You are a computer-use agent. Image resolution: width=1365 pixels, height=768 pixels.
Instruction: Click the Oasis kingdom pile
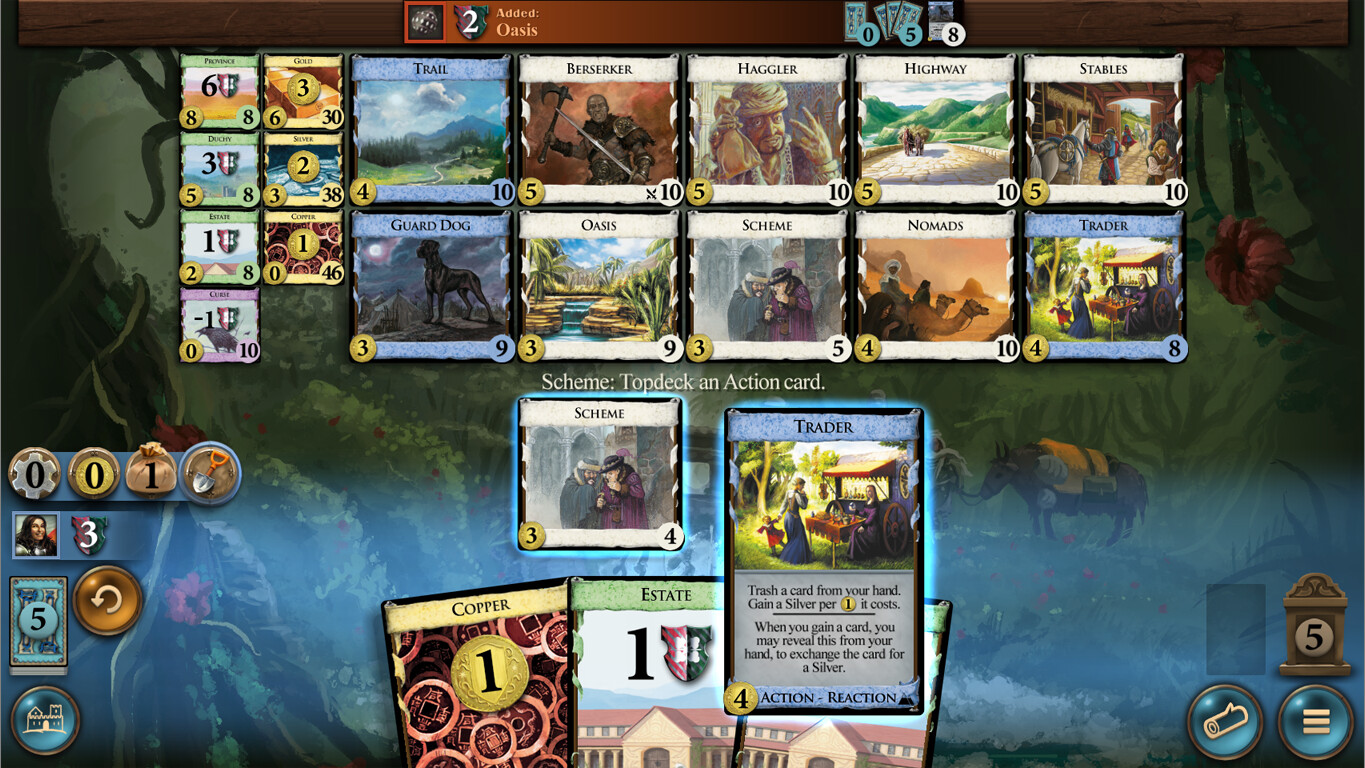pyautogui.click(x=597, y=283)
